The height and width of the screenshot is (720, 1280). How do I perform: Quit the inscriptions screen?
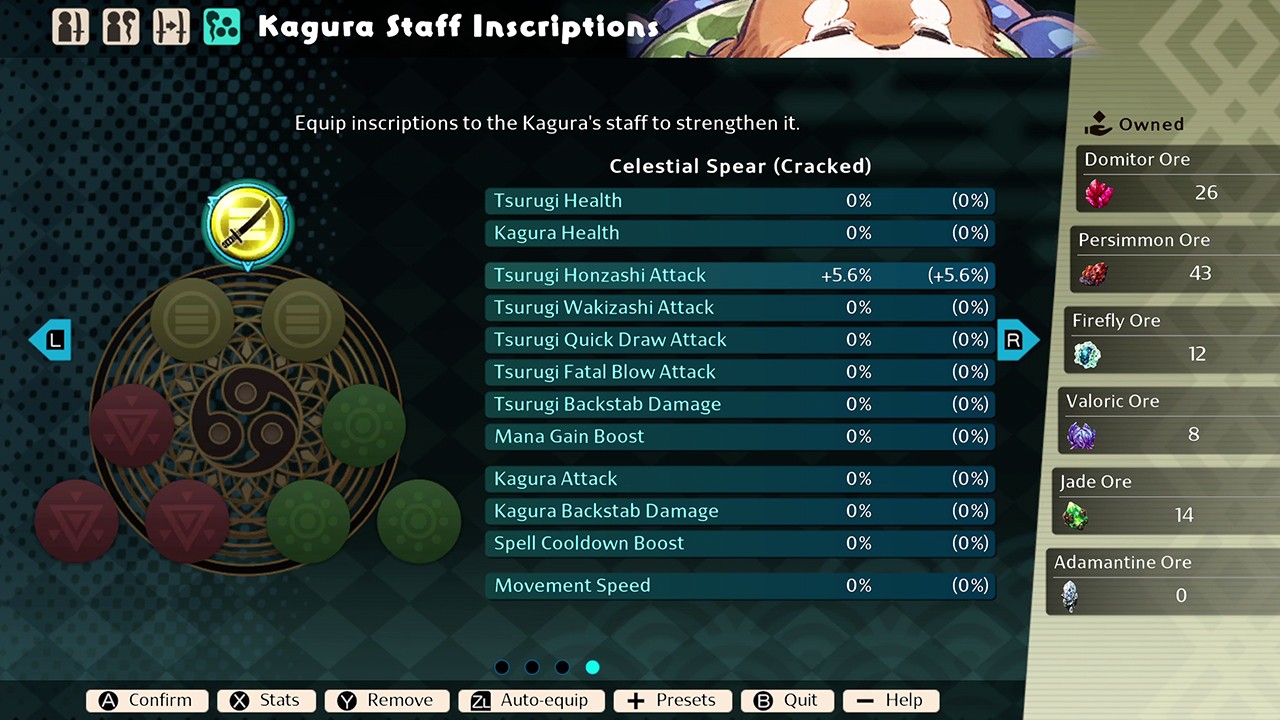(x=787, y=700)
